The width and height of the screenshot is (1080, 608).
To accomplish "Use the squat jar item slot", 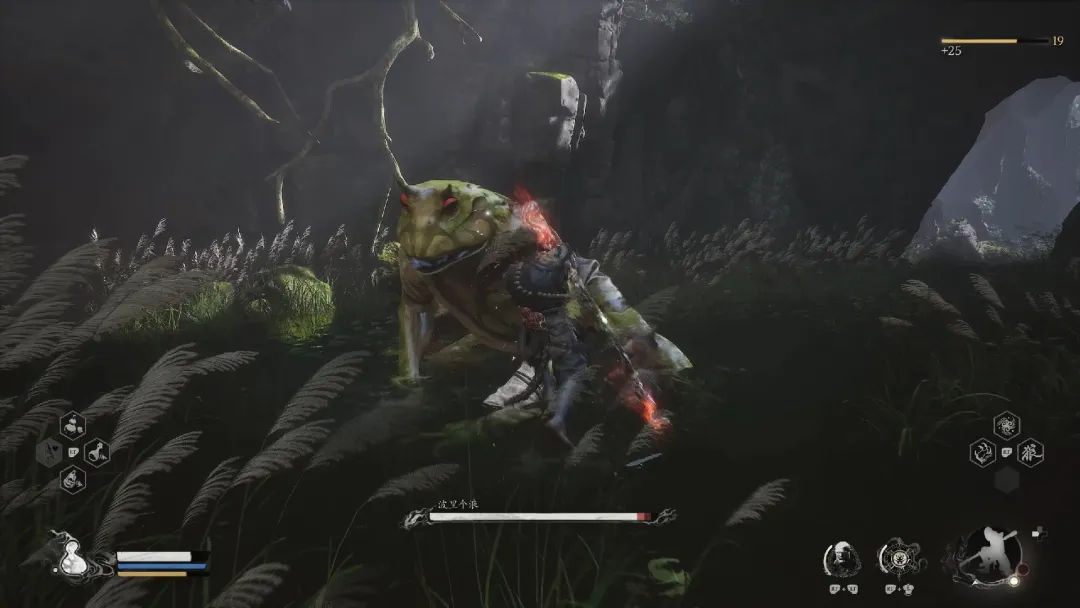I will [x=73, y=478].
